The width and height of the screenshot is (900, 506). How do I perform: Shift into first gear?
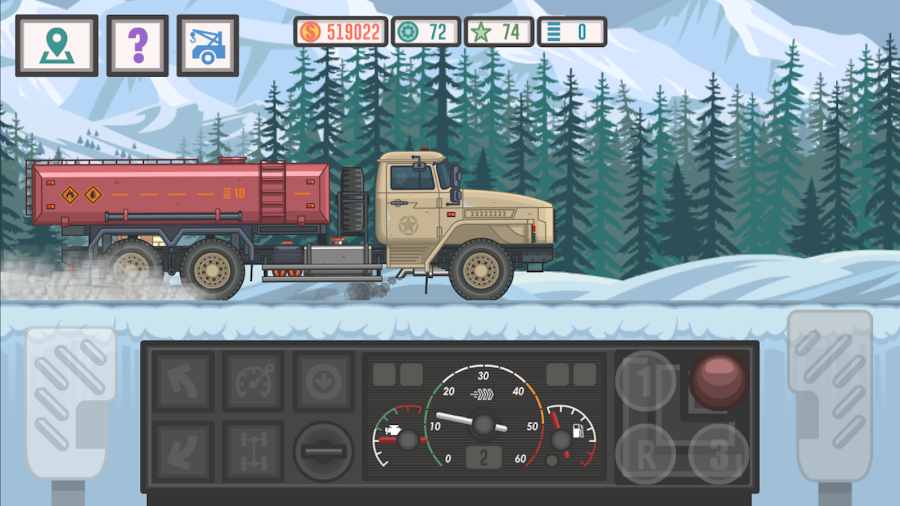[645, 381]
